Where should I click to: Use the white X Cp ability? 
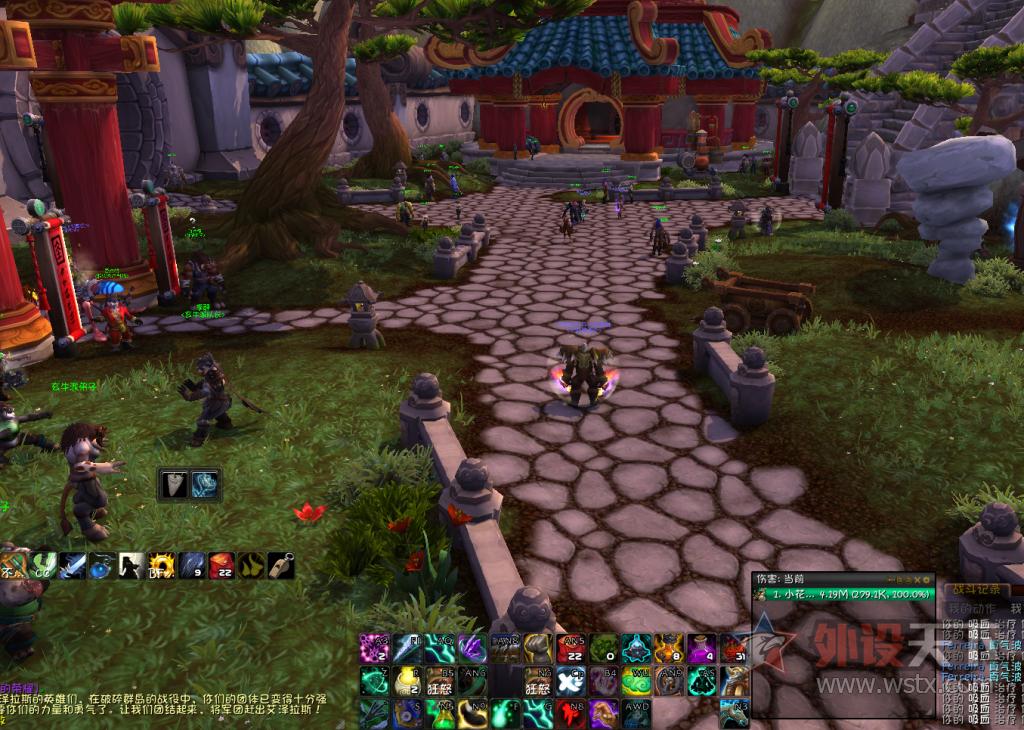coord(571,681)
